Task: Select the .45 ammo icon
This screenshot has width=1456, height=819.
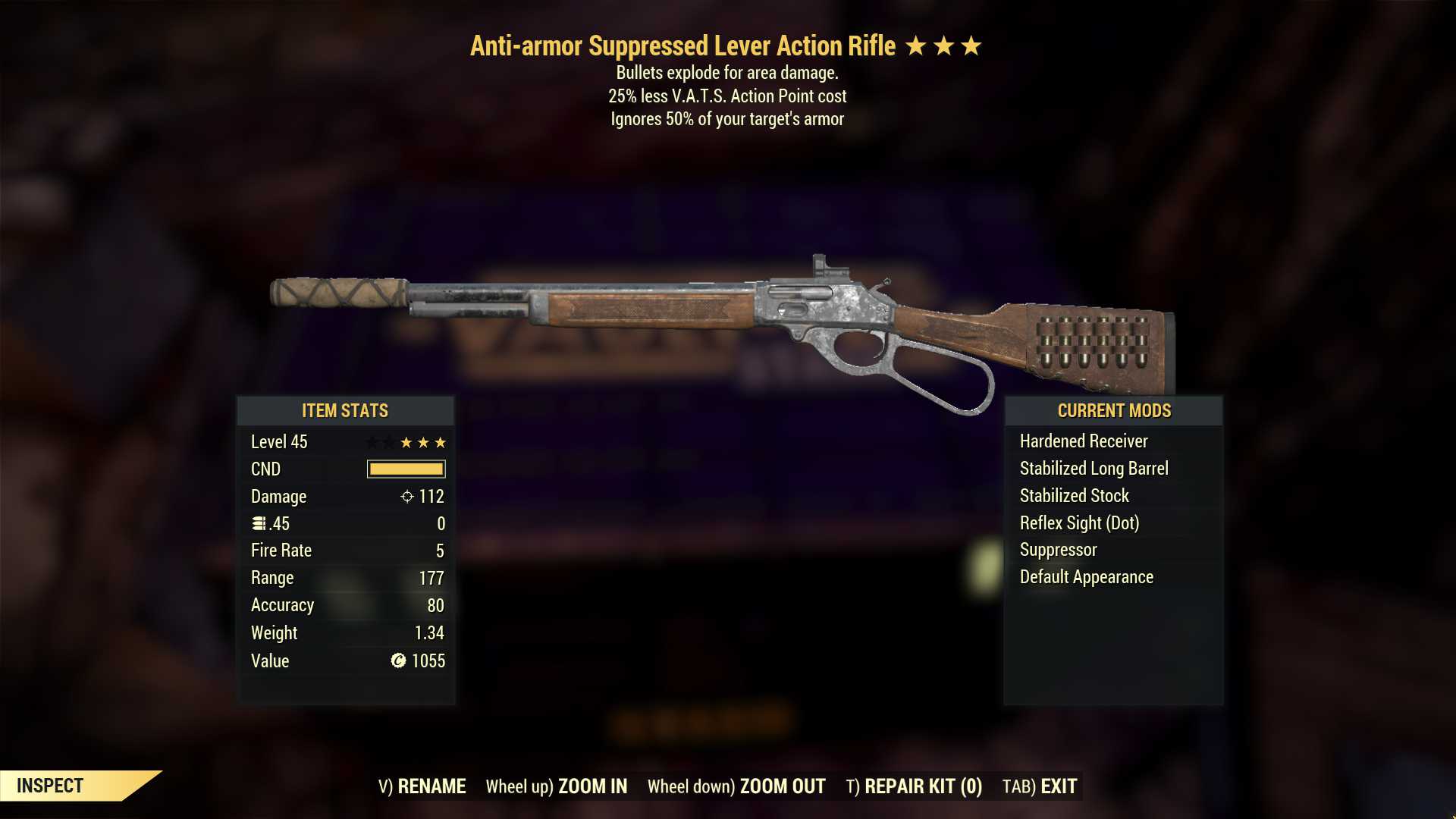Action: click(258, 523)
